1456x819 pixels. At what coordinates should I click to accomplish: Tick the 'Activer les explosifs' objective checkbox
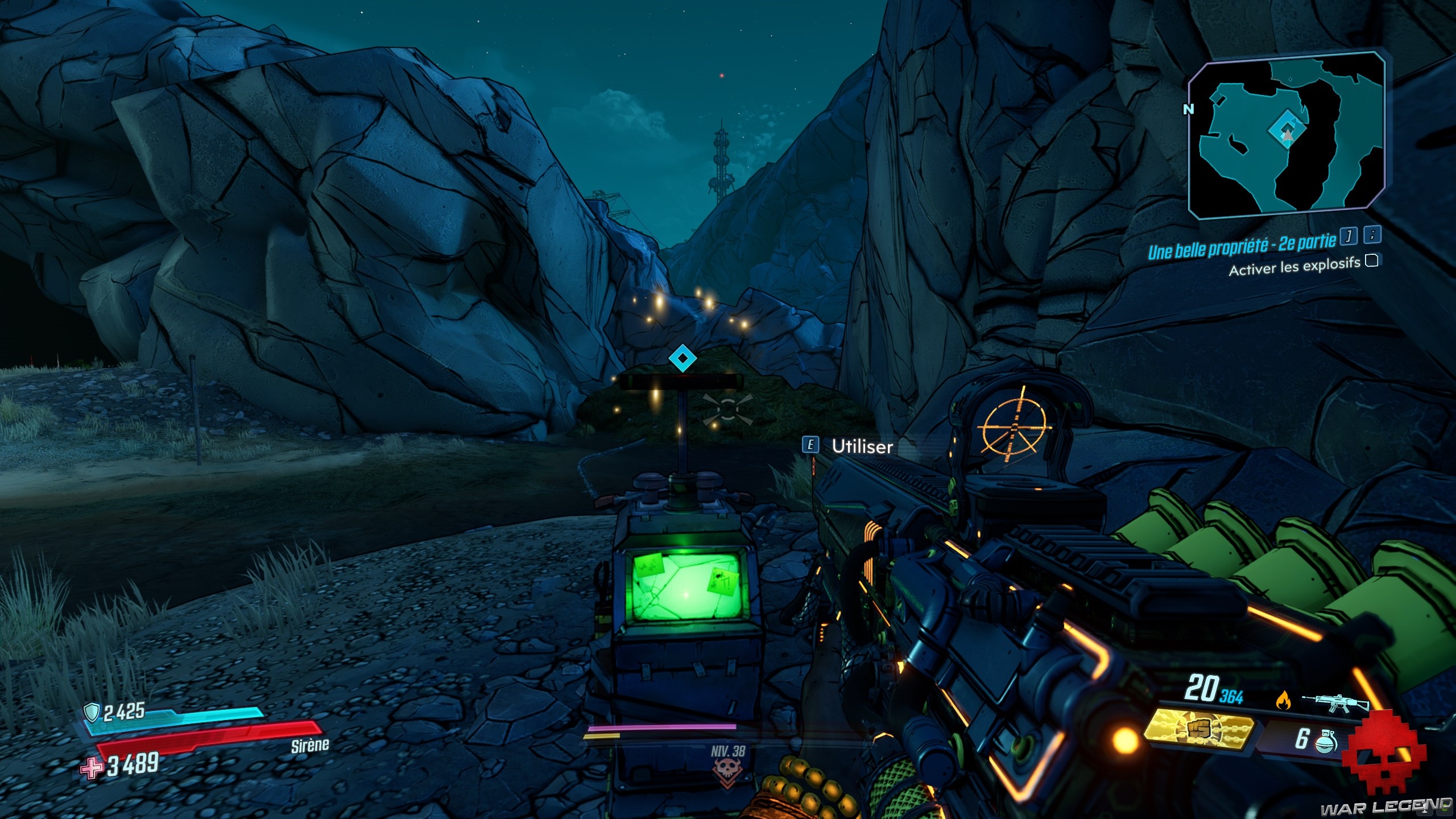pyautogui.click(x=1372, y=261)
